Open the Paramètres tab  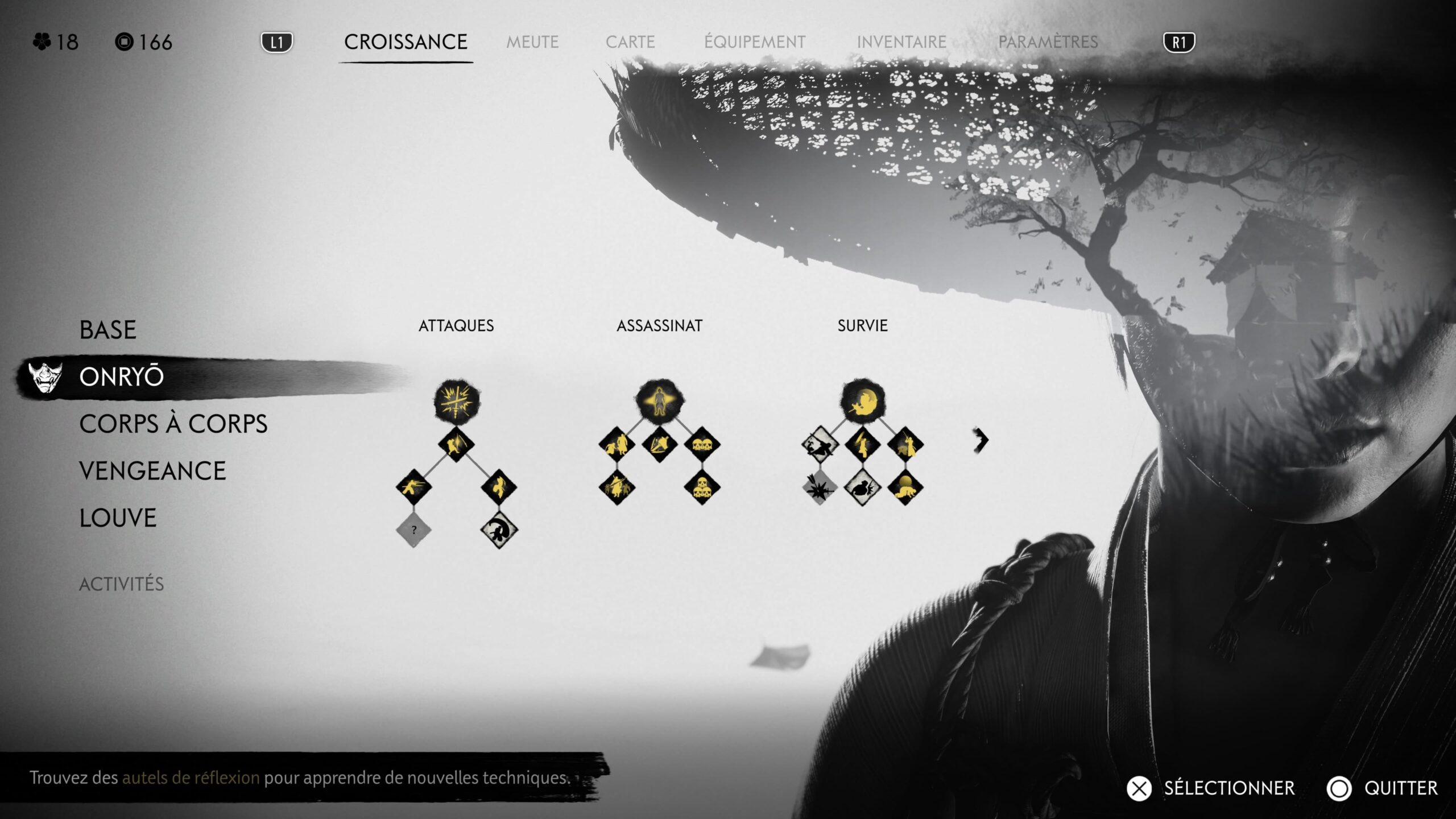coord(1048,42)
